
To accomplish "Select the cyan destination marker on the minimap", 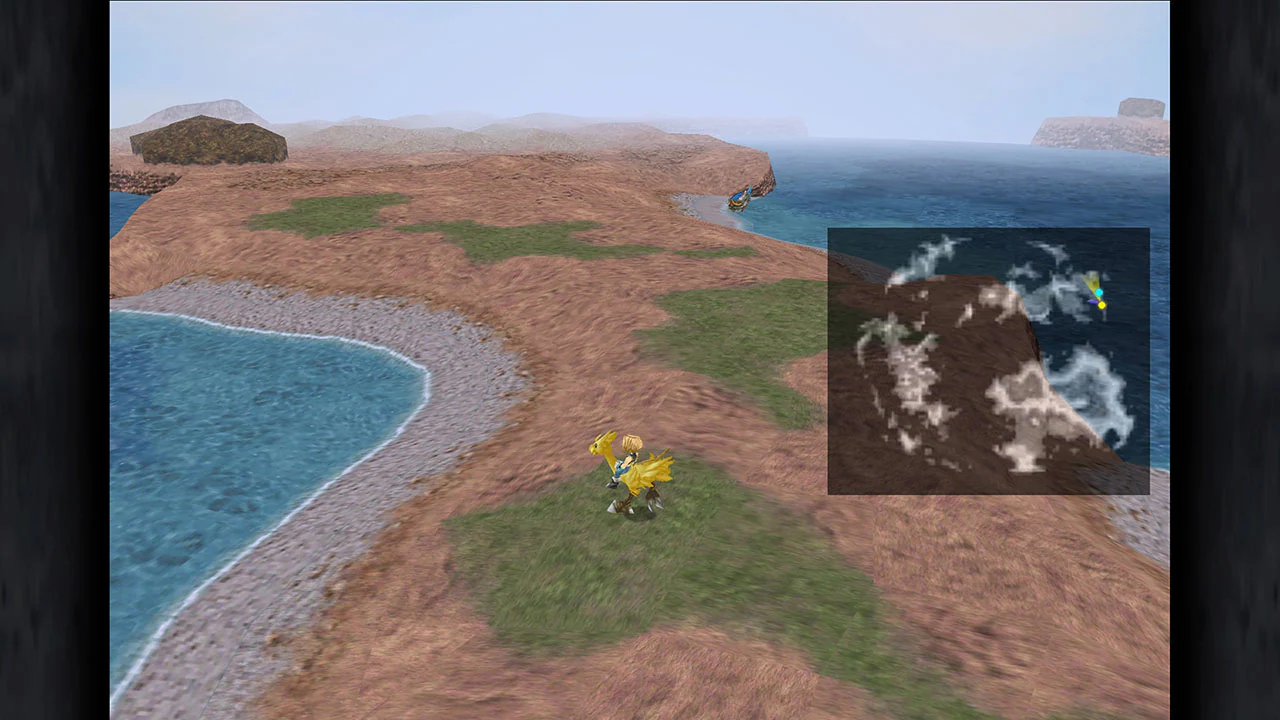I will [x=1099, y=291].
